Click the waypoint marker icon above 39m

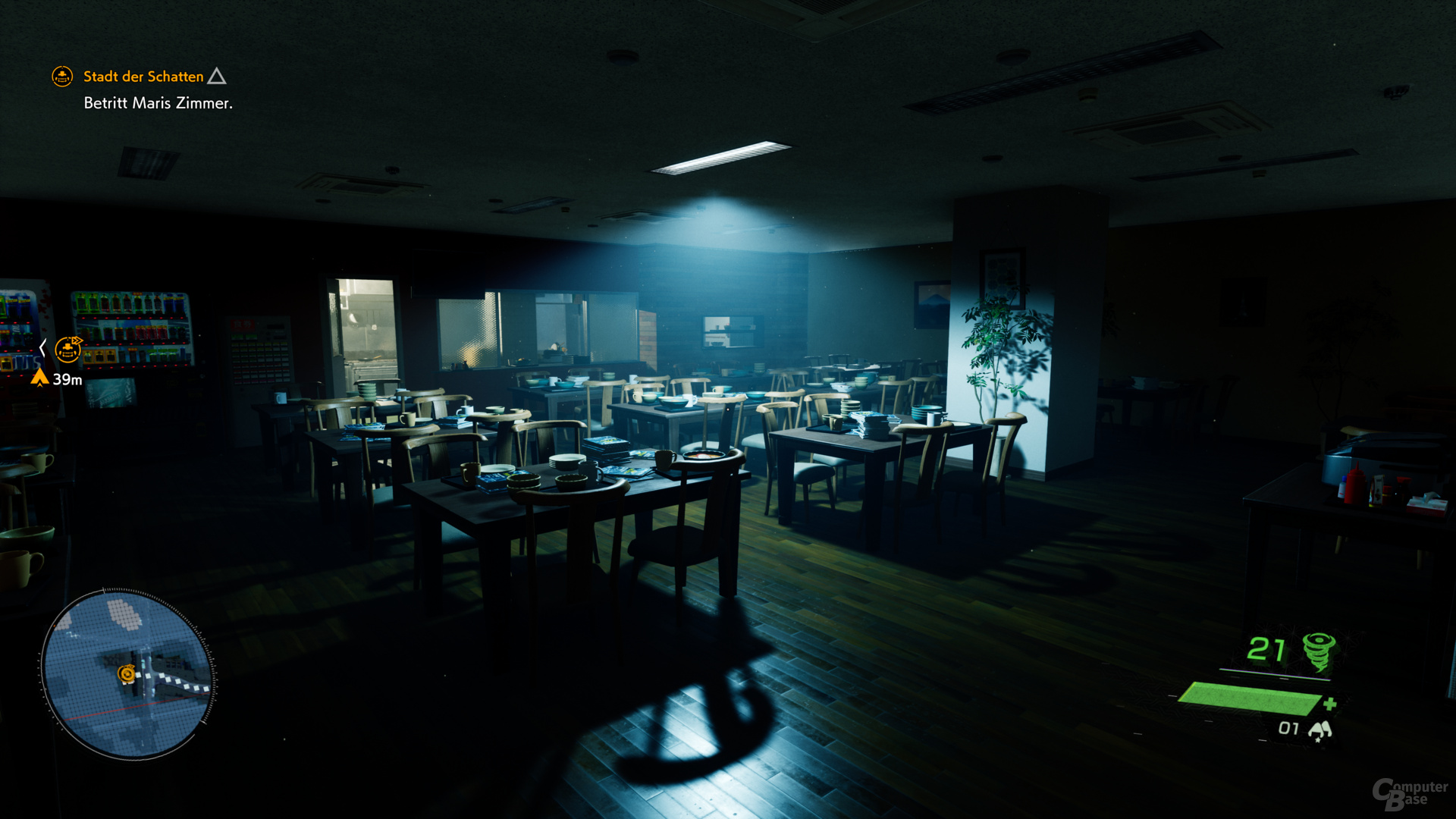click(x=68, y=350)
